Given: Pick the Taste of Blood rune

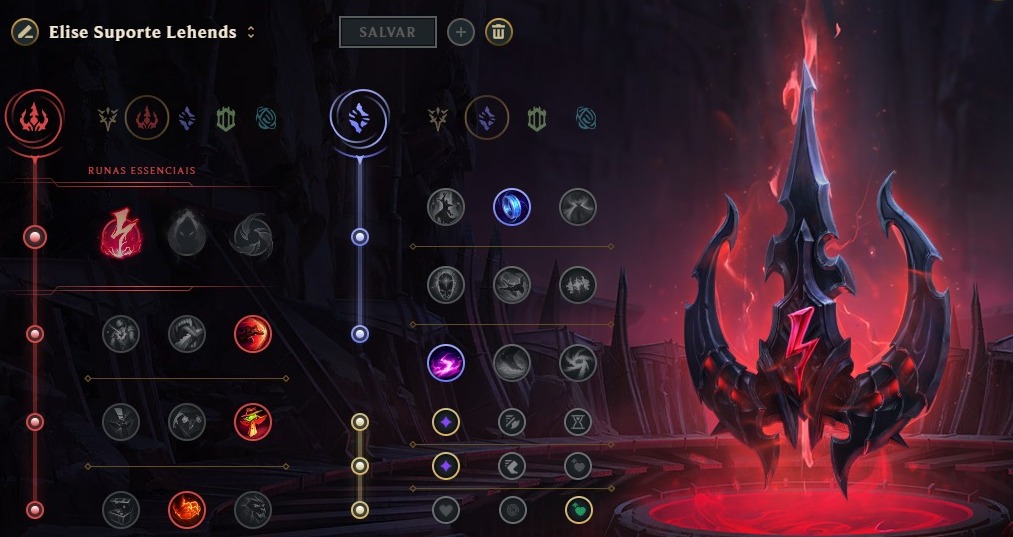Looking at the screenshot, I should tap(186, 334).
